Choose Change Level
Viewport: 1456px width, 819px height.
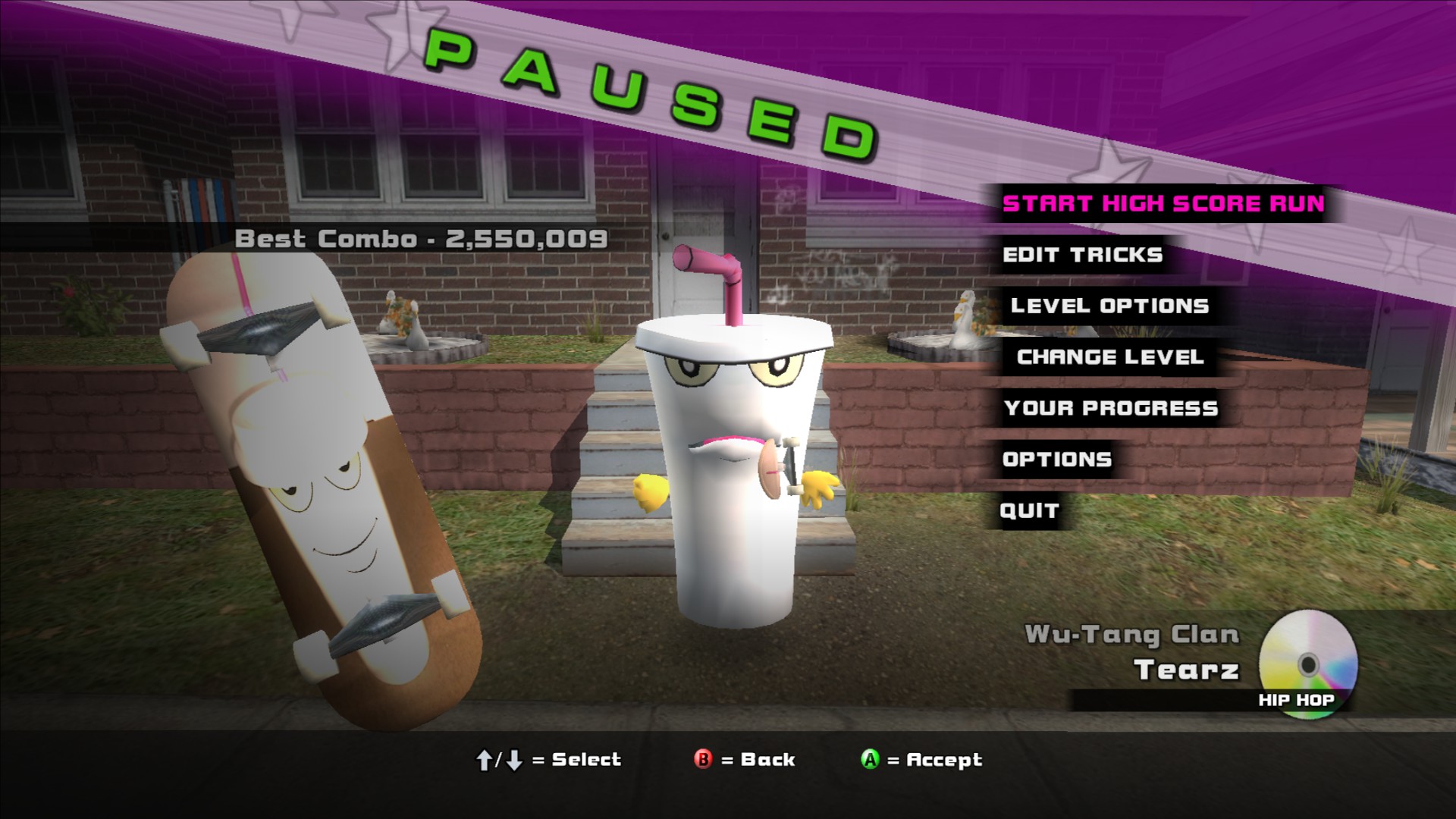click(1110, 357)
